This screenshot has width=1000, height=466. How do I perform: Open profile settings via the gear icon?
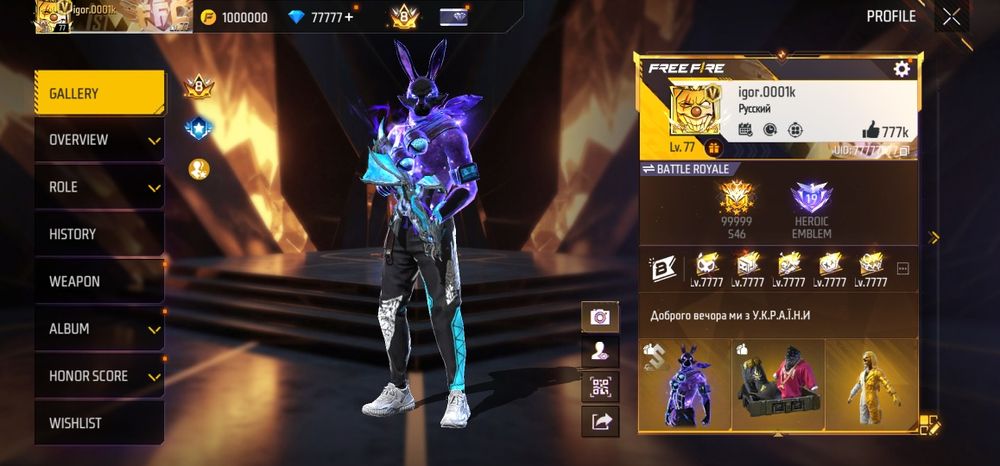901,69
